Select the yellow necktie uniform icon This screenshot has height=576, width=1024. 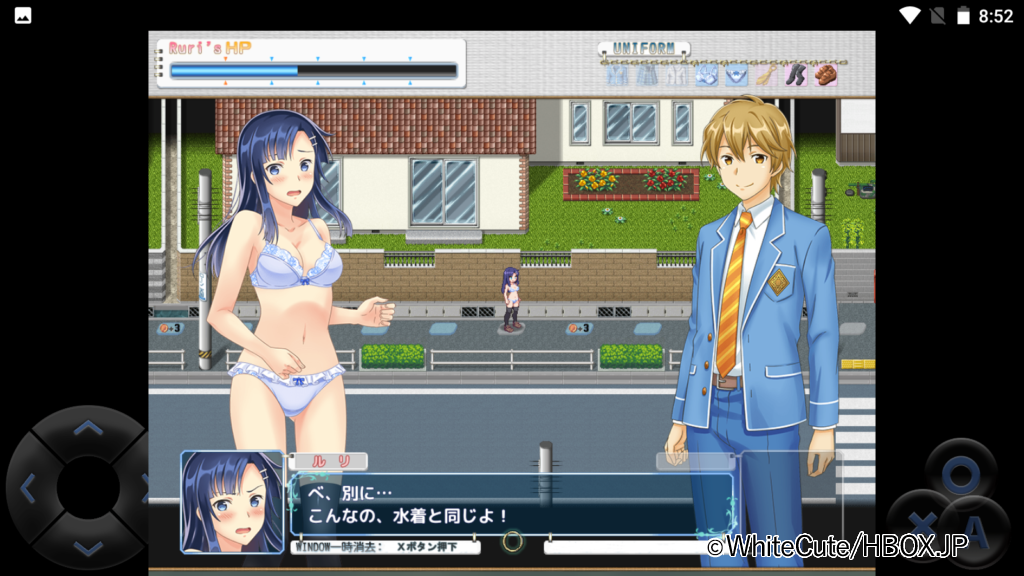pos(765,75)
